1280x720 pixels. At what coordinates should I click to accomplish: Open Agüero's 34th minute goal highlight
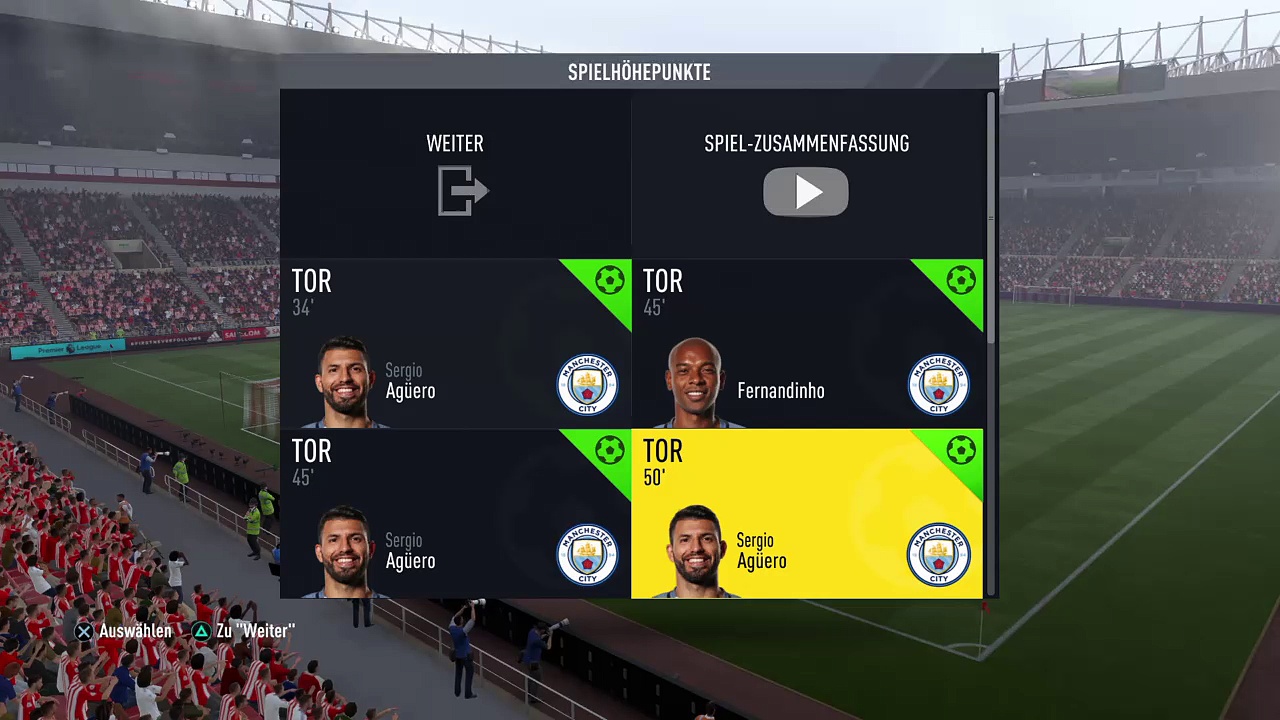coord(456,344)
